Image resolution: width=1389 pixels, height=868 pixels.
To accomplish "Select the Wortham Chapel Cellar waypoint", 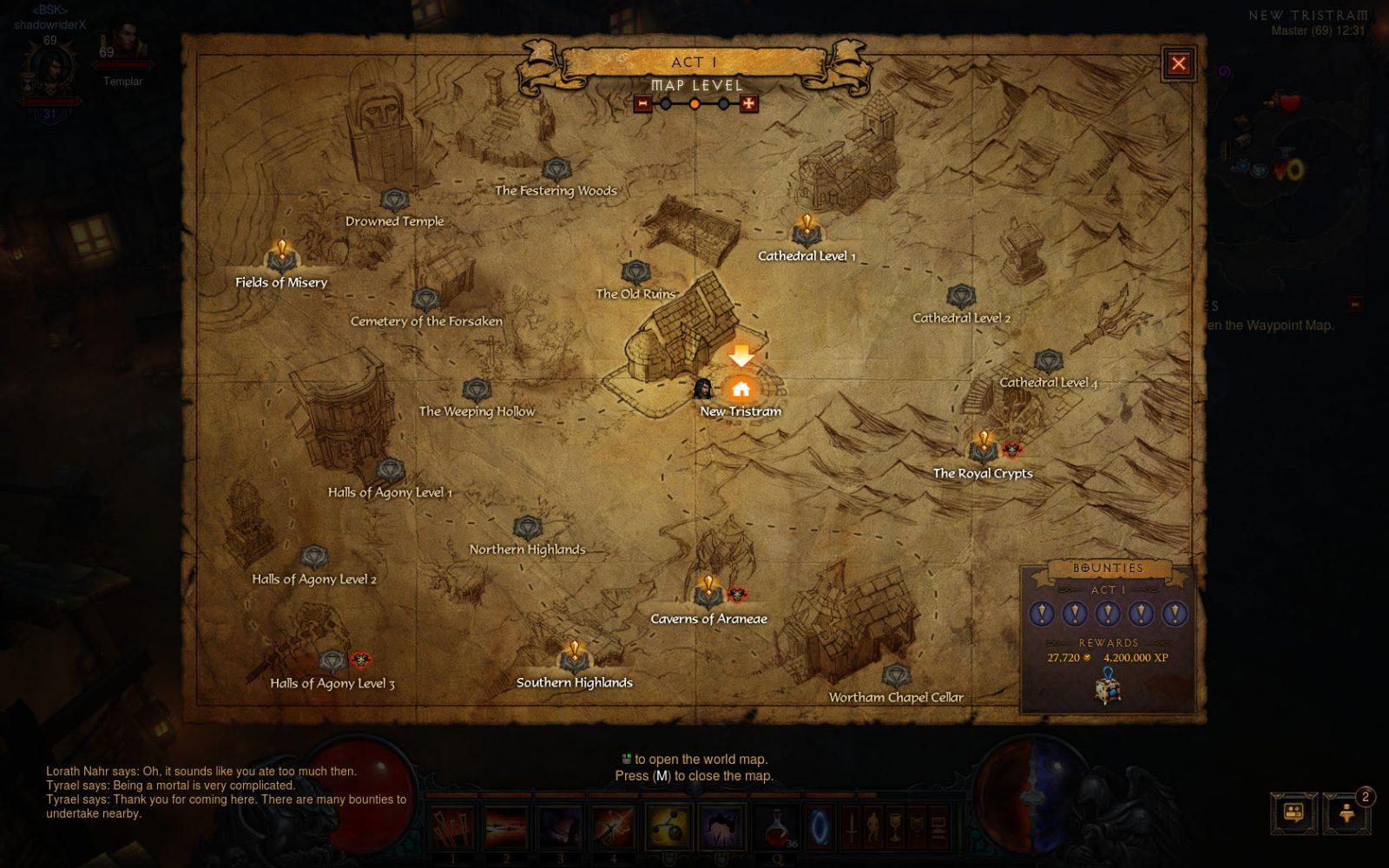I will pos(895,675).
